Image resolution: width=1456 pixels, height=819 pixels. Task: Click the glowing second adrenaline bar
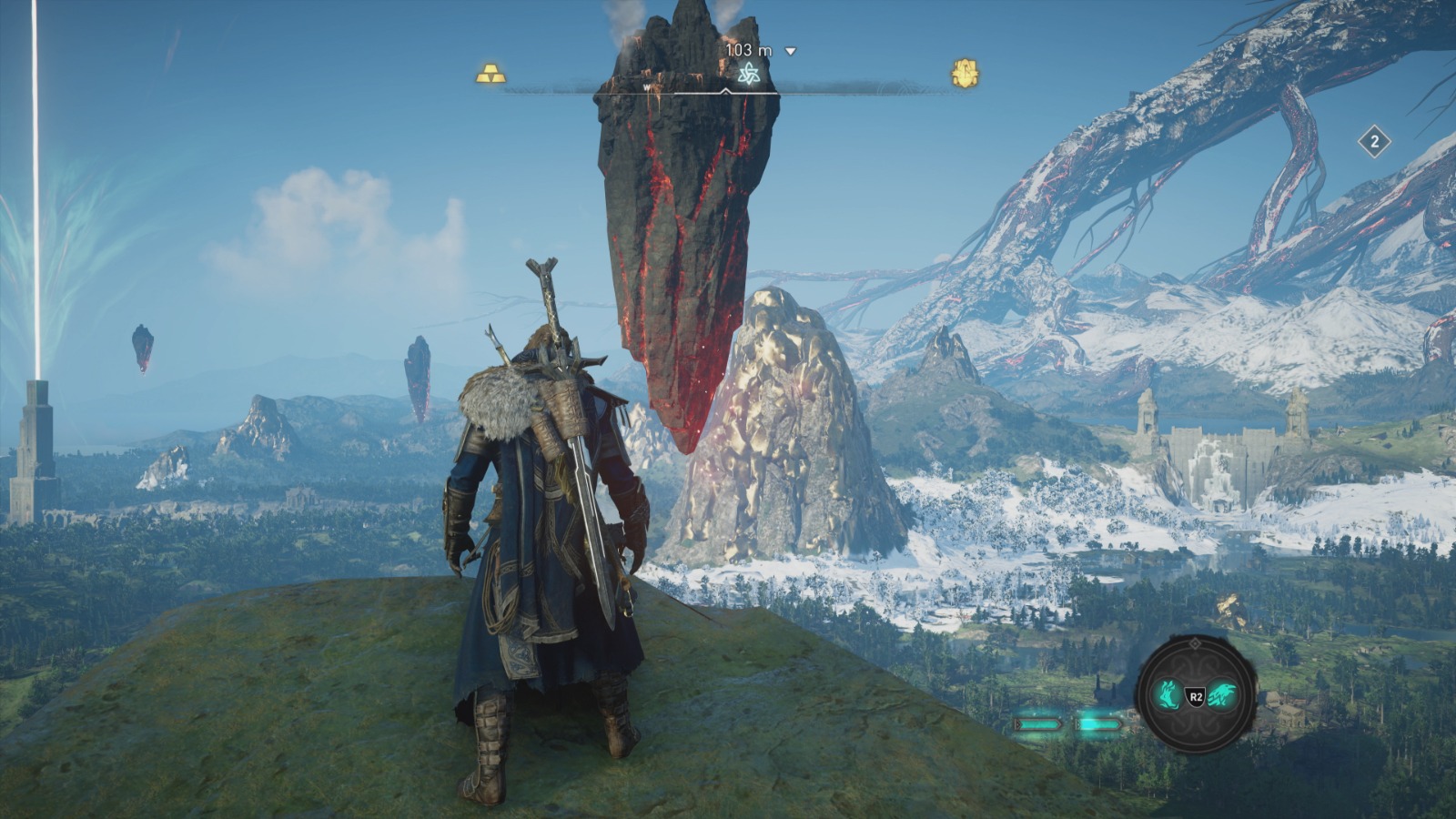1098,723
